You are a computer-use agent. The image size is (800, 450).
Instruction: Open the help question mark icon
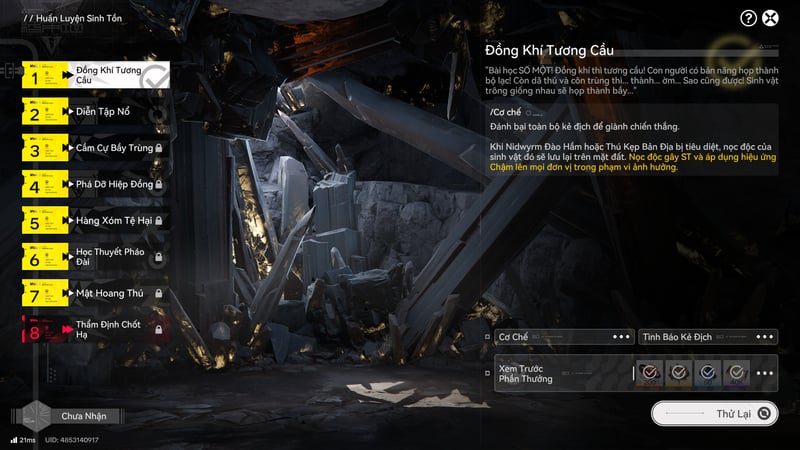pyautogui.click(x=748, y=18)
